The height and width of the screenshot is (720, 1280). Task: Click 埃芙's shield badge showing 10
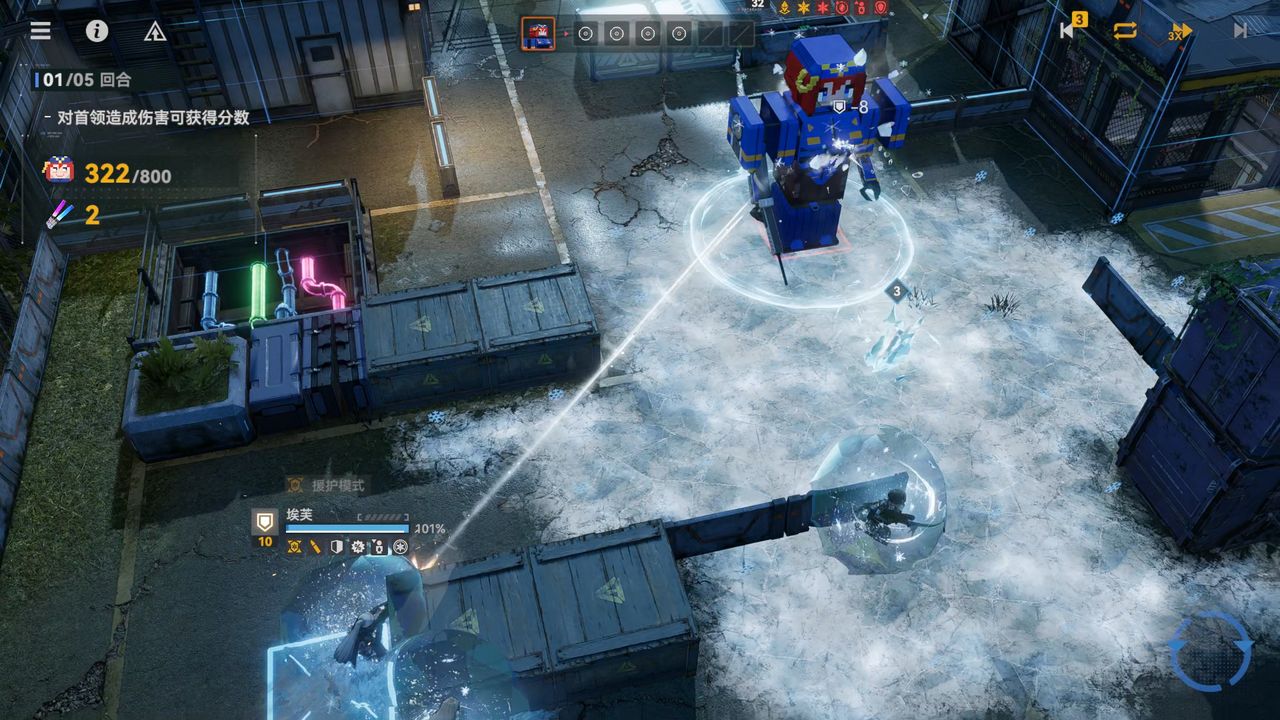(x=265, y=526)
